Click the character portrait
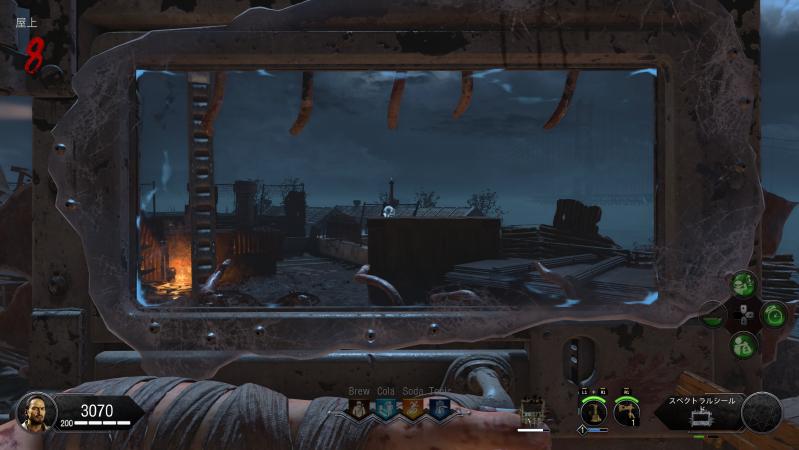The height and width of the screenshot is (450, 799). (33, 411)
